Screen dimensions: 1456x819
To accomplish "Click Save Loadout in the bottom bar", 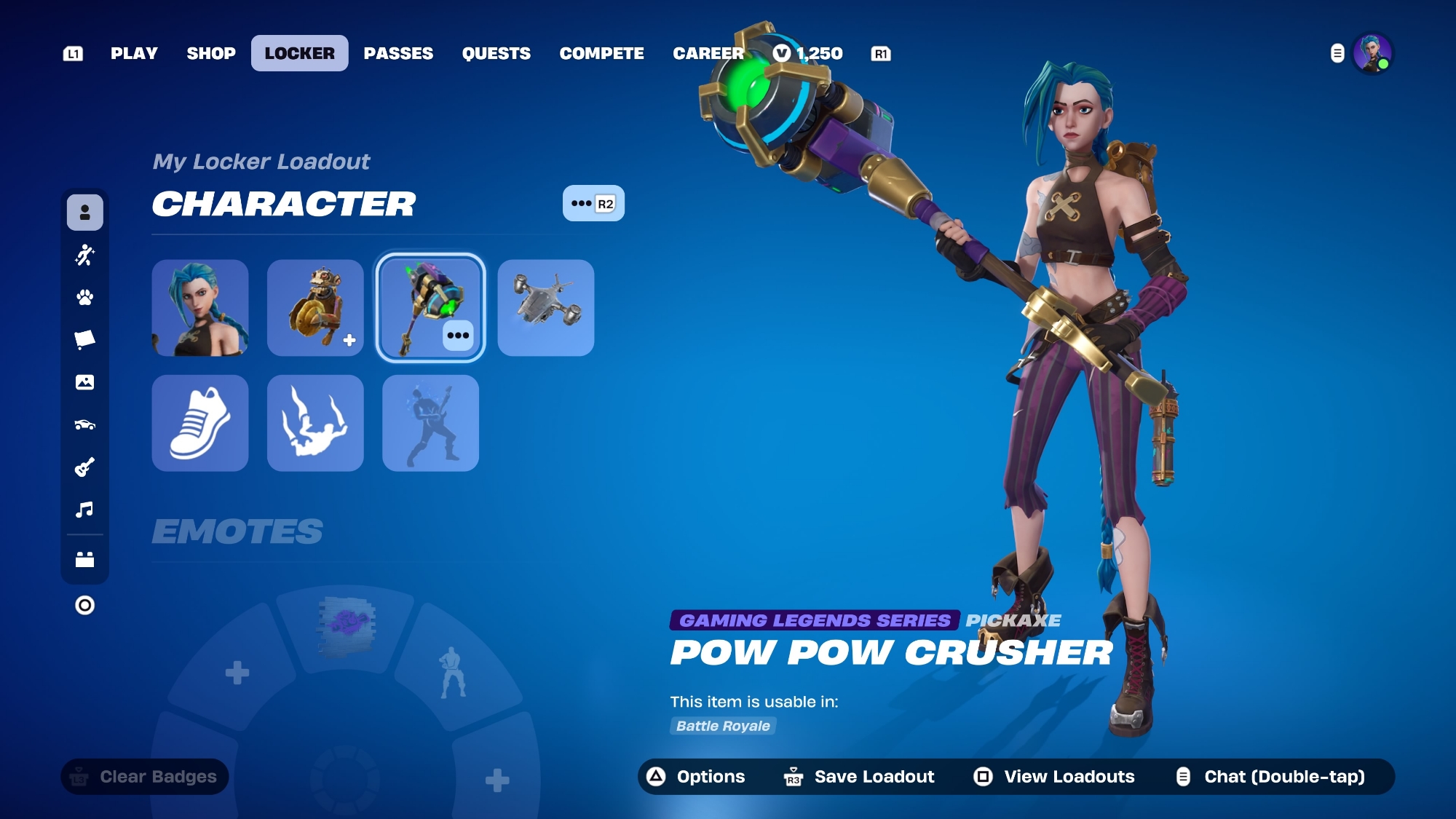I will point(860,777).
